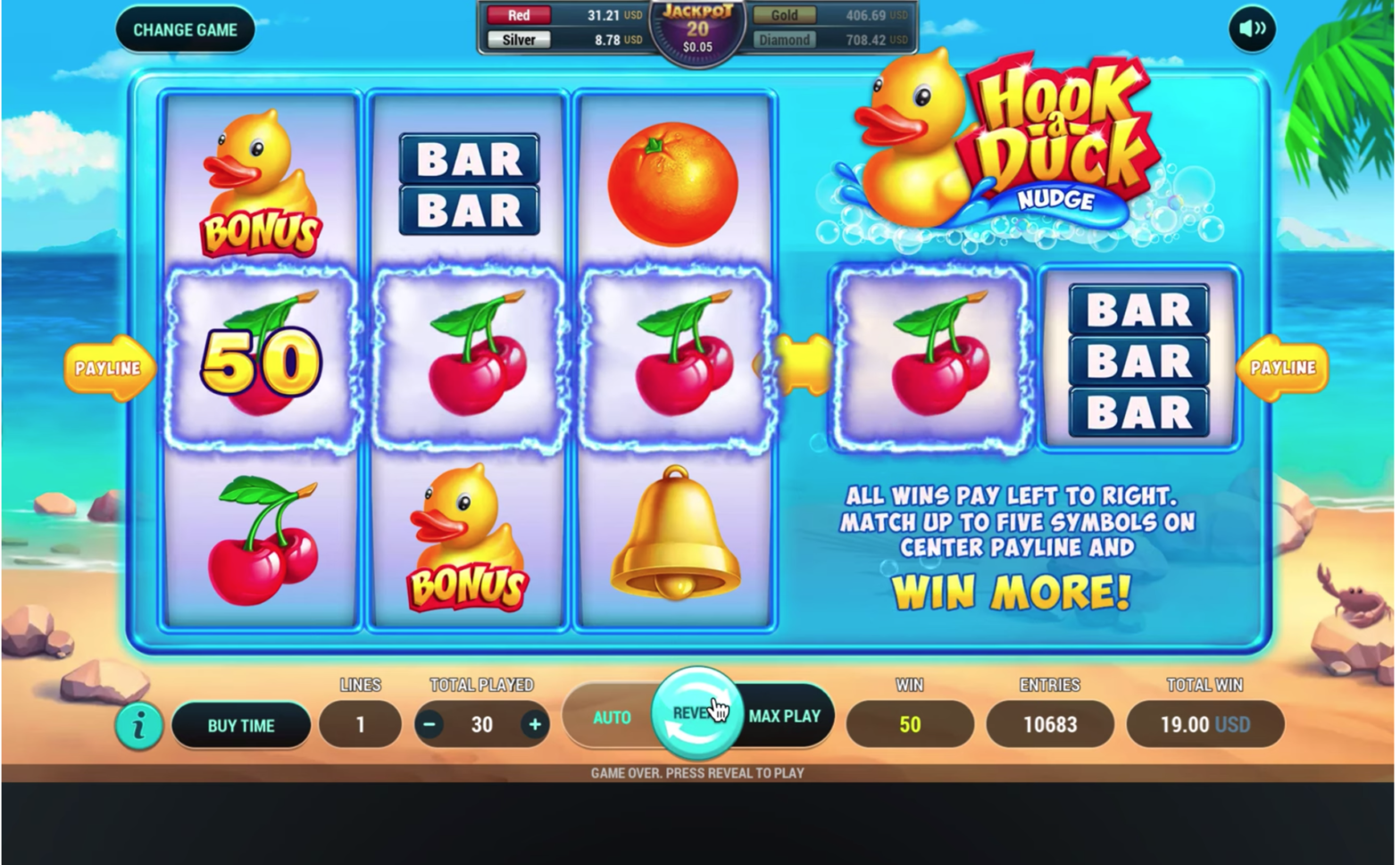Increase Total Played with the plus stepper
Viewport: 1400px width, 865px height.
[x=533, y=725]
